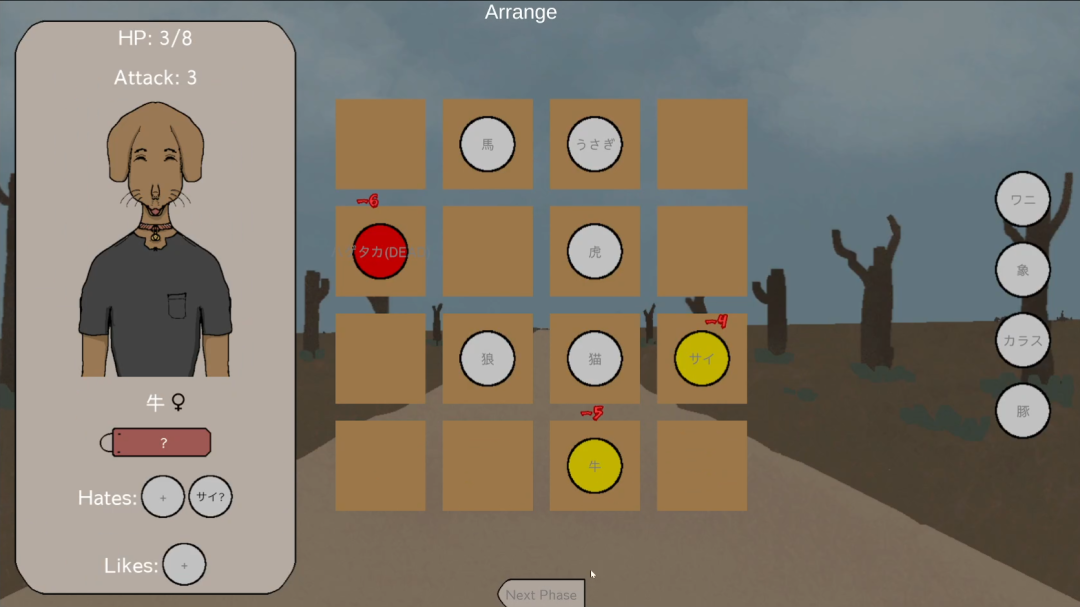Advance with the Next Phase button
1080x607 pixels.
coord(541,594)
